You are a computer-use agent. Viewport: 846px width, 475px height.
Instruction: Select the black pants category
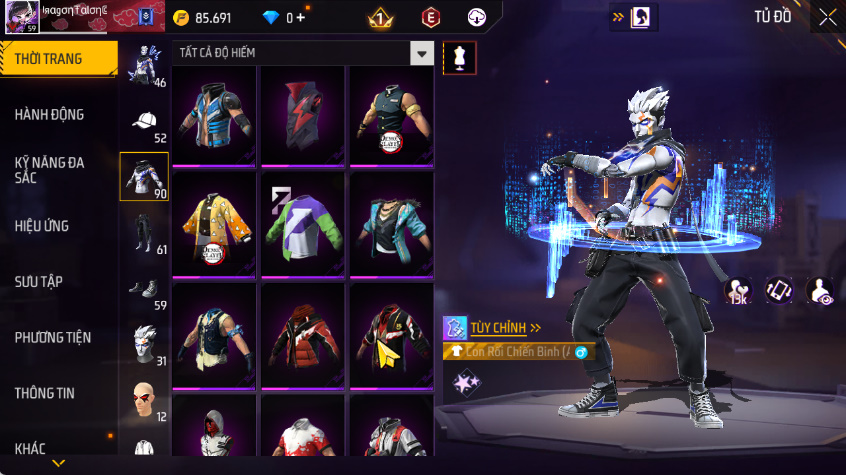[x=145, y=233]
